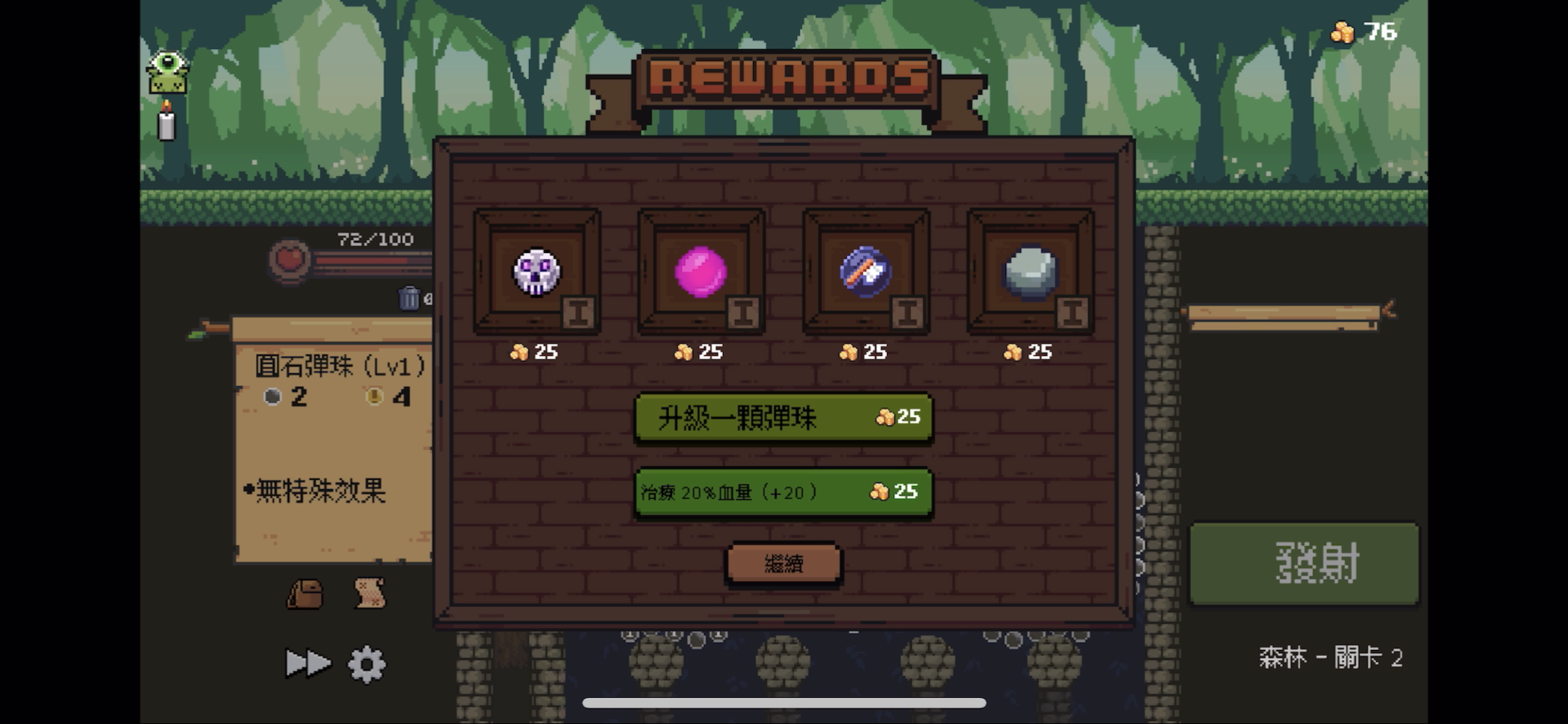Show info for the axe marble
This screenshot has height=724, width=1568.
908,313
